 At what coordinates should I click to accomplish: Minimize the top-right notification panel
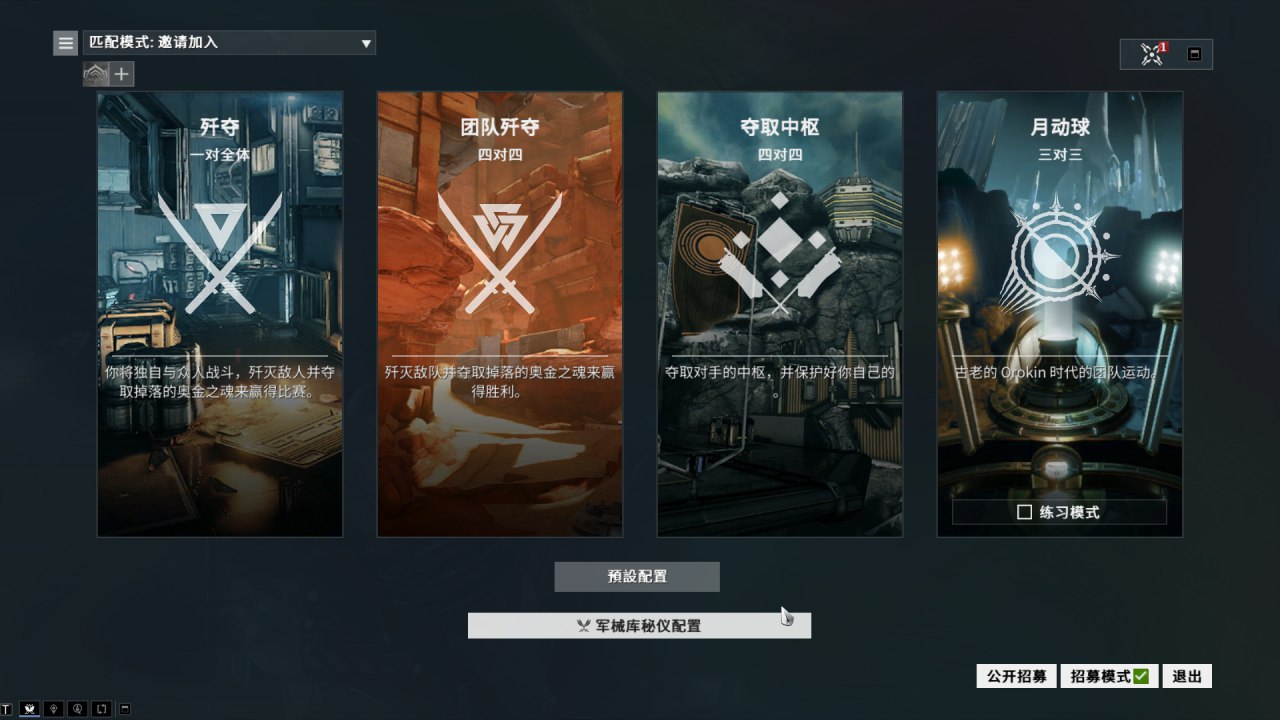pos(1194,54)
